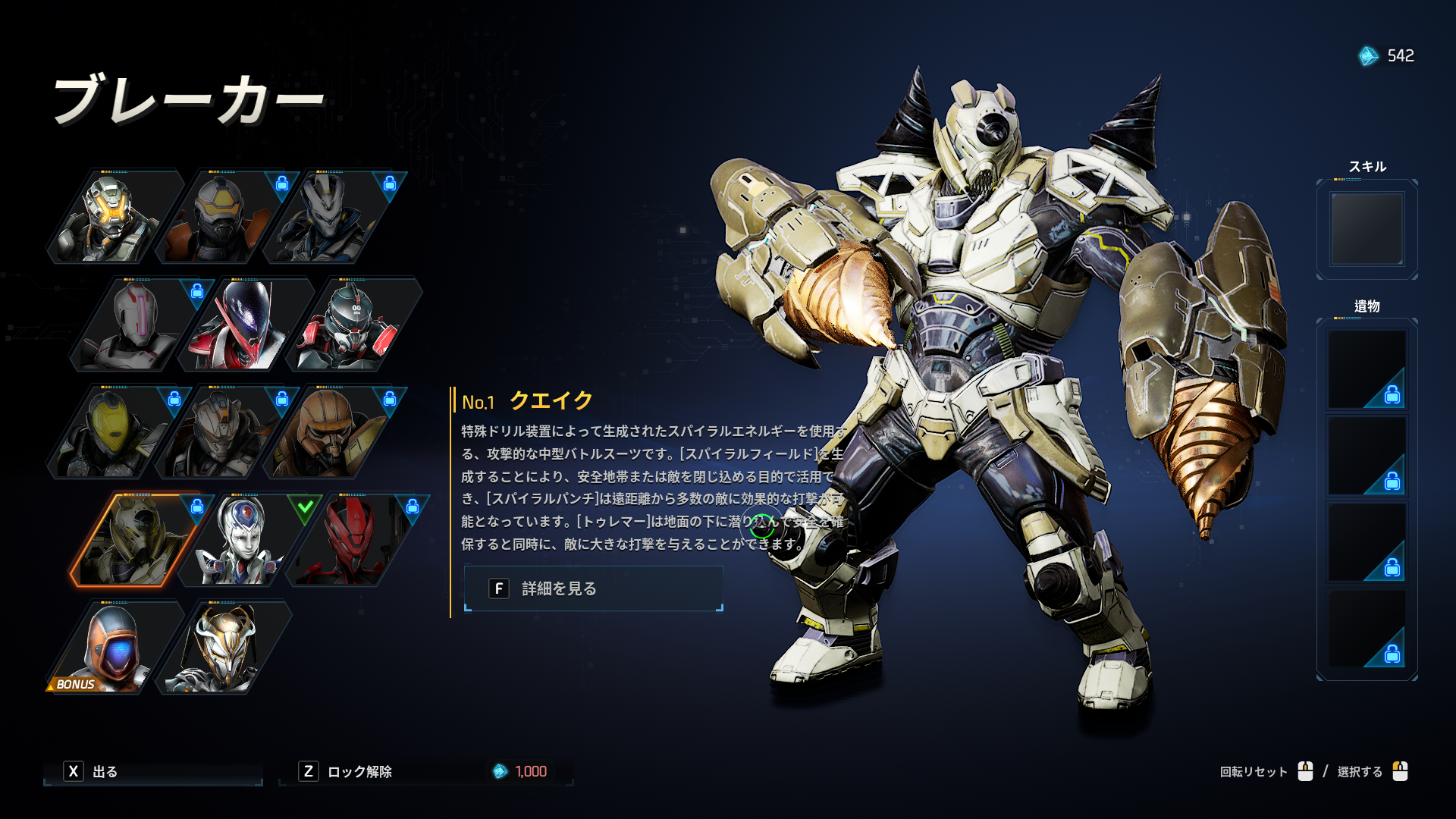
Task: Open the 詳細を見る details button
Action: 593,588
